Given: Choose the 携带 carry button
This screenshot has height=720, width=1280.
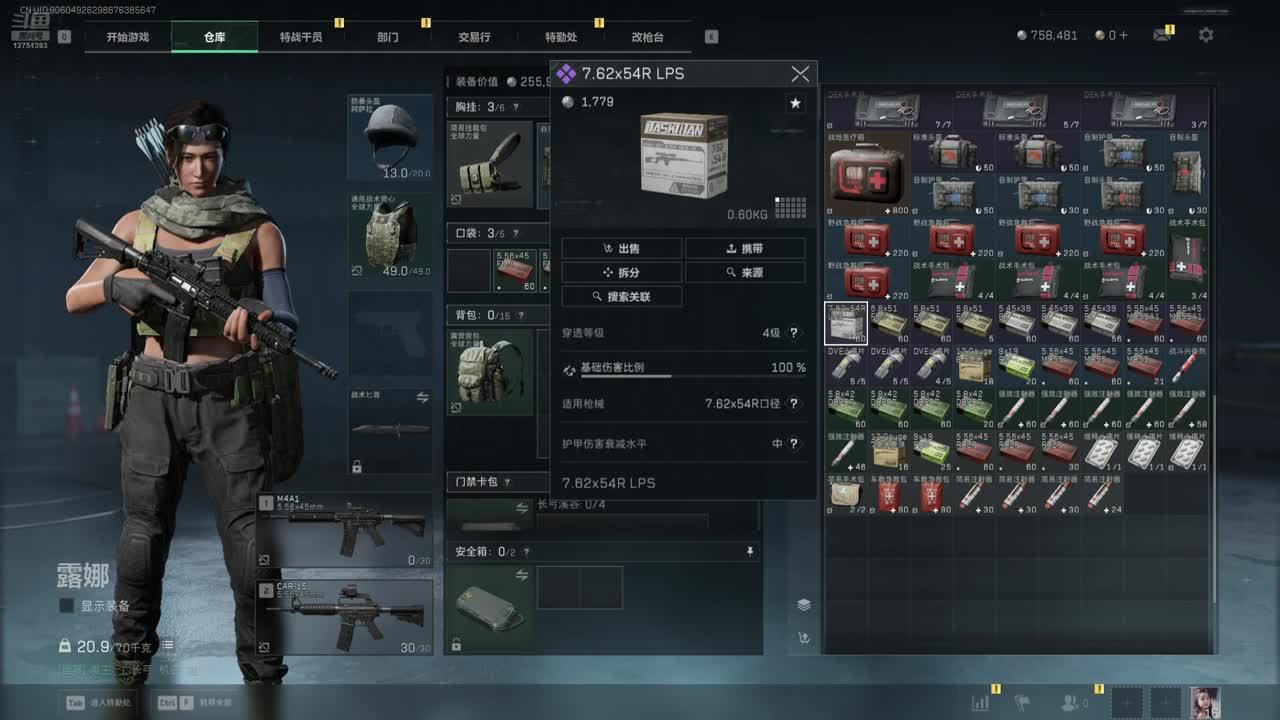Looking at the screenshot, I should 745,248.
